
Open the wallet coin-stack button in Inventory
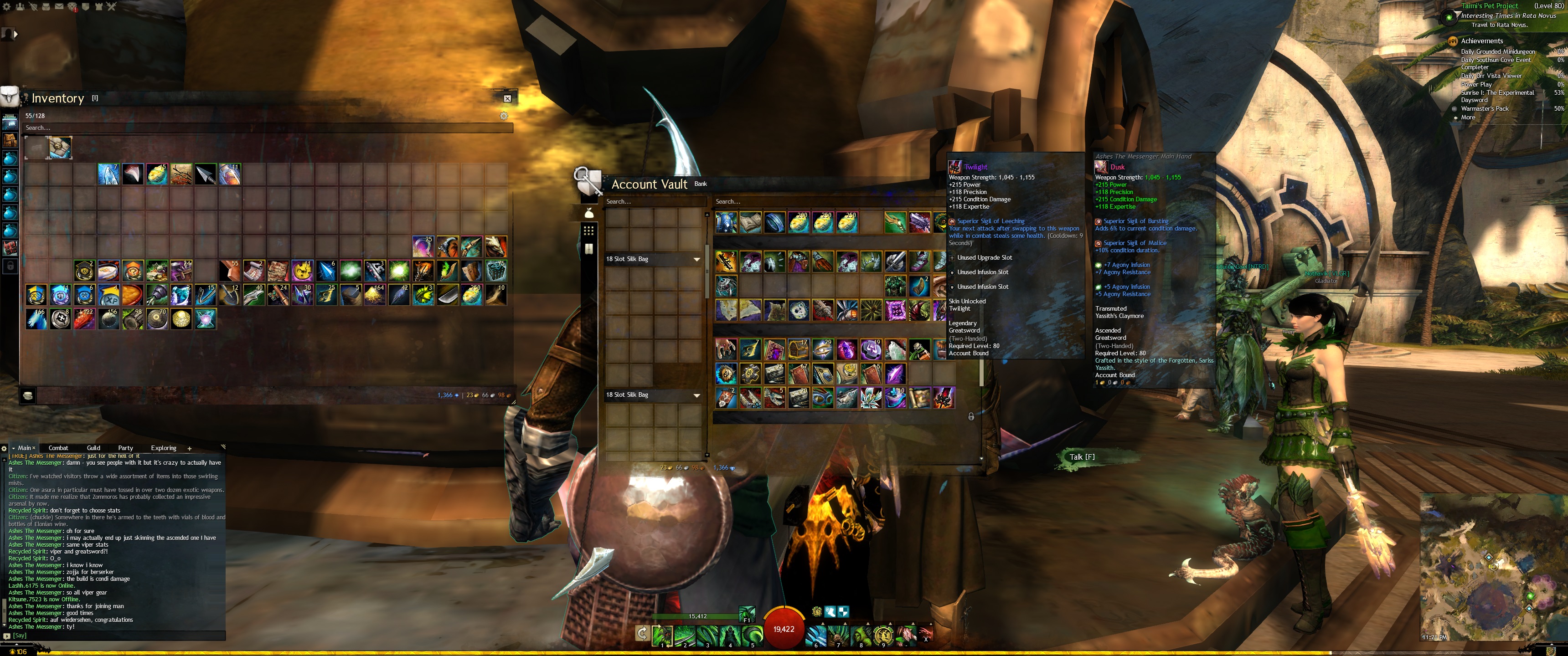(27, 395)
